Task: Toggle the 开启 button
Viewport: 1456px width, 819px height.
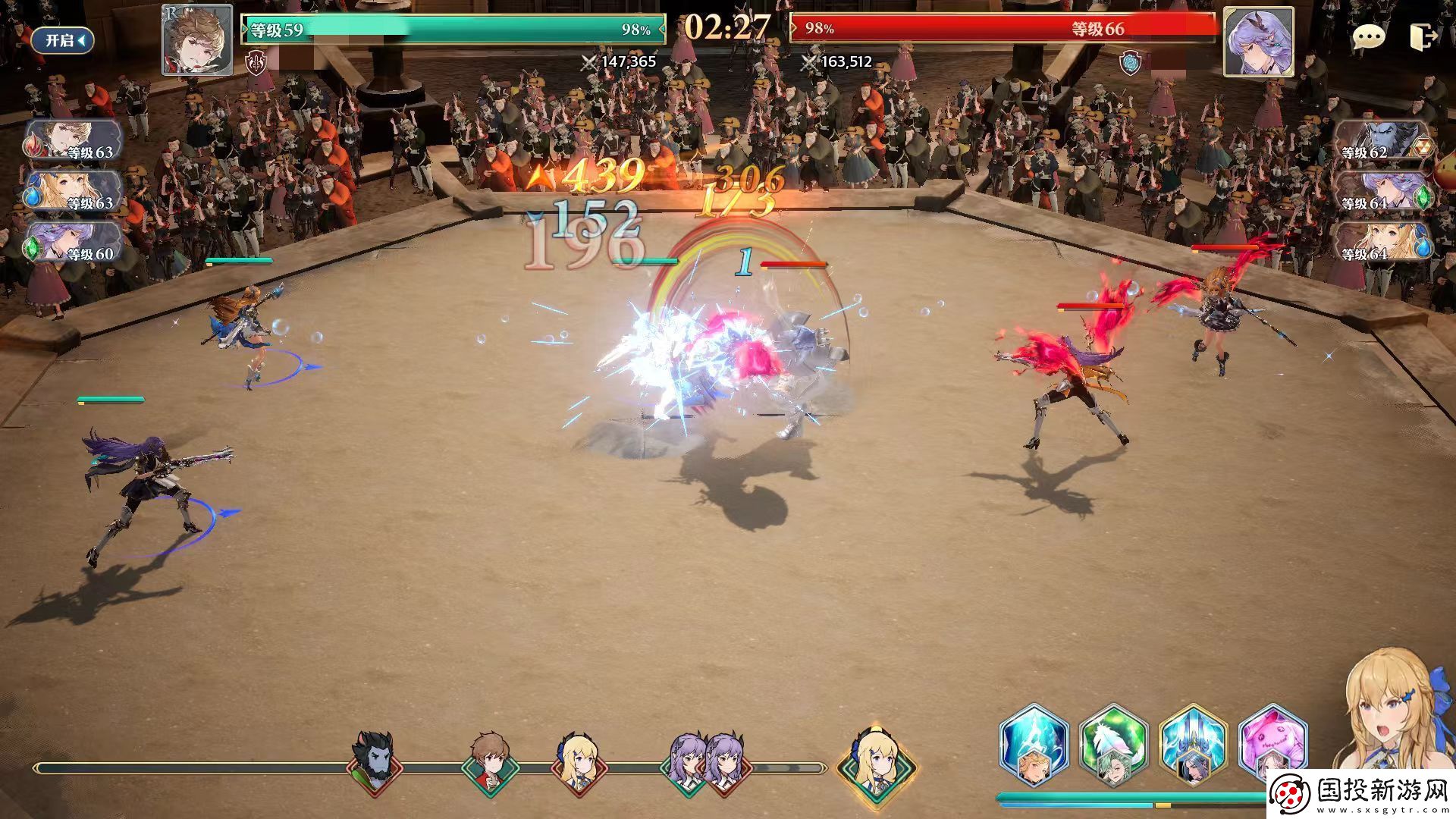Action: (62, 40)
